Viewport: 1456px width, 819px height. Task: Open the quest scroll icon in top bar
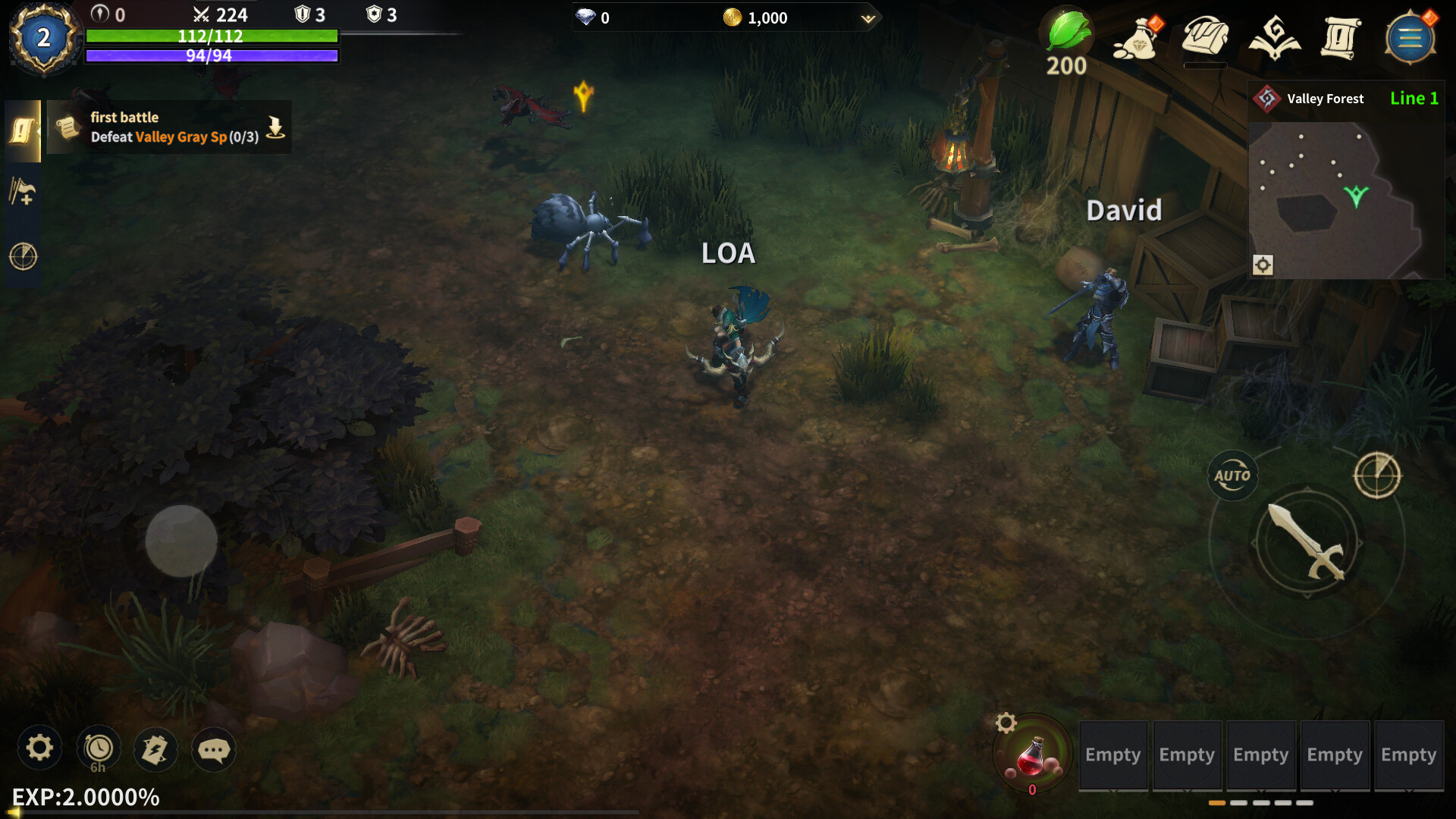coord(1342,38)
